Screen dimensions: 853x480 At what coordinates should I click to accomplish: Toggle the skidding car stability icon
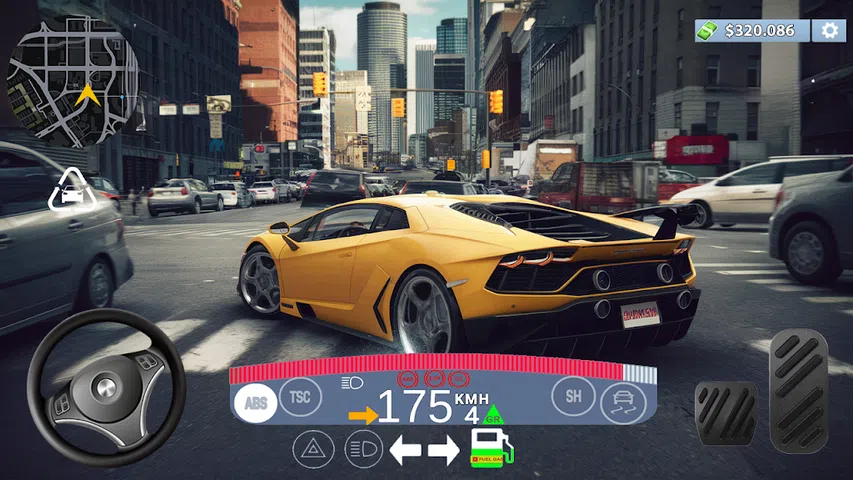coord(622,404)
